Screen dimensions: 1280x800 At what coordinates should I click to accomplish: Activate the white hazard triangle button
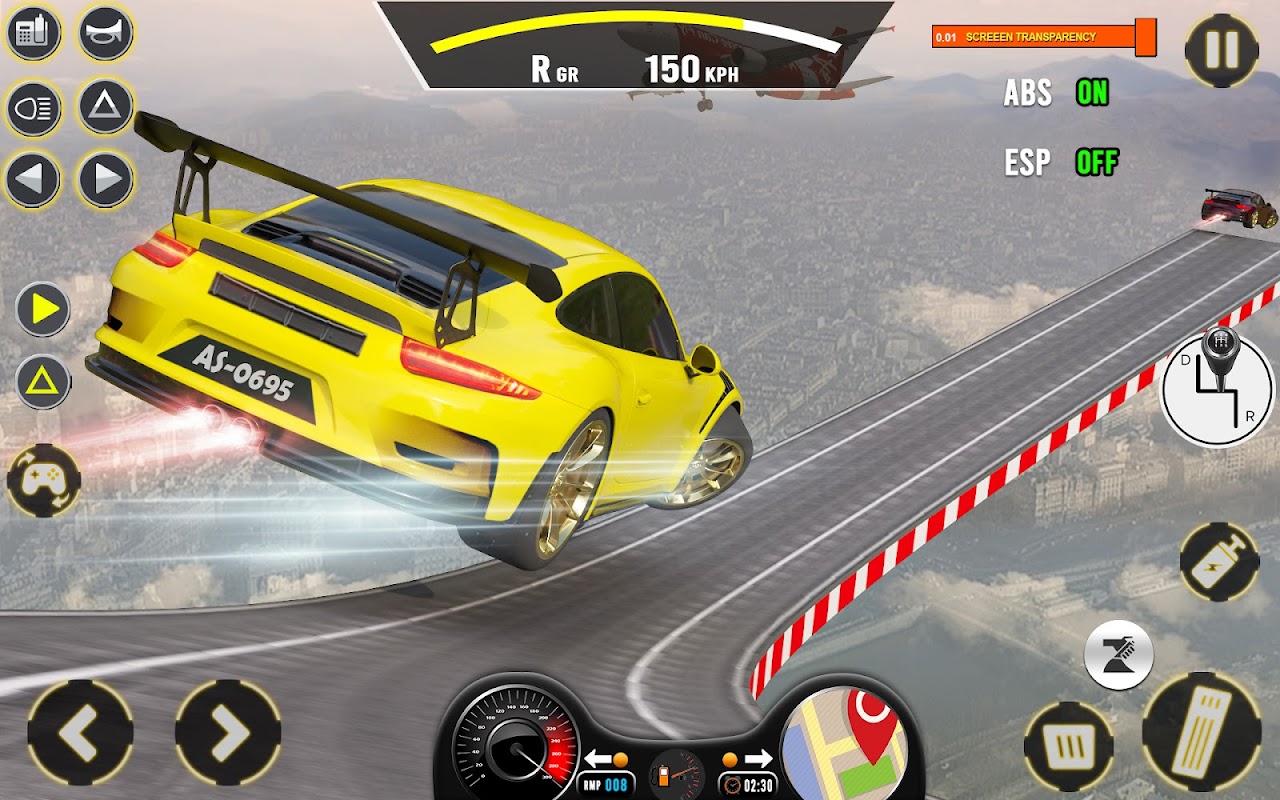(105, 108)
